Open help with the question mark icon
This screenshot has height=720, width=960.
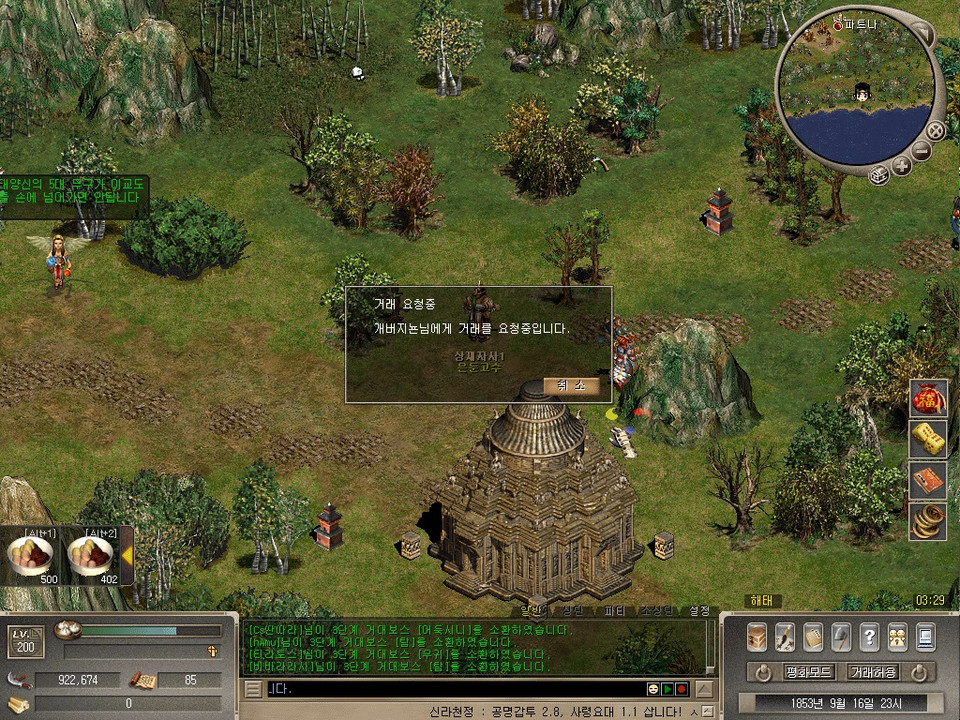869,637
